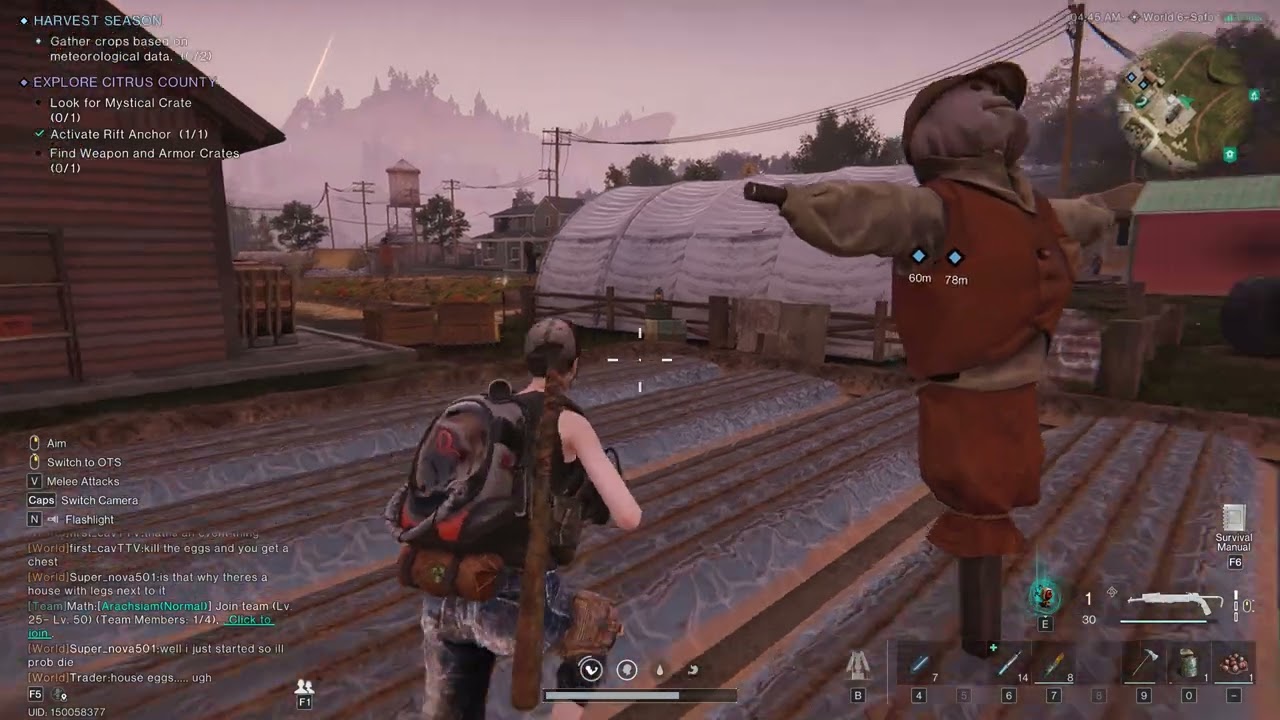The height and width of the screenshot is (720, 1280).
Task: Choose the green canister hotbar slot
Action: point(1188,664)
